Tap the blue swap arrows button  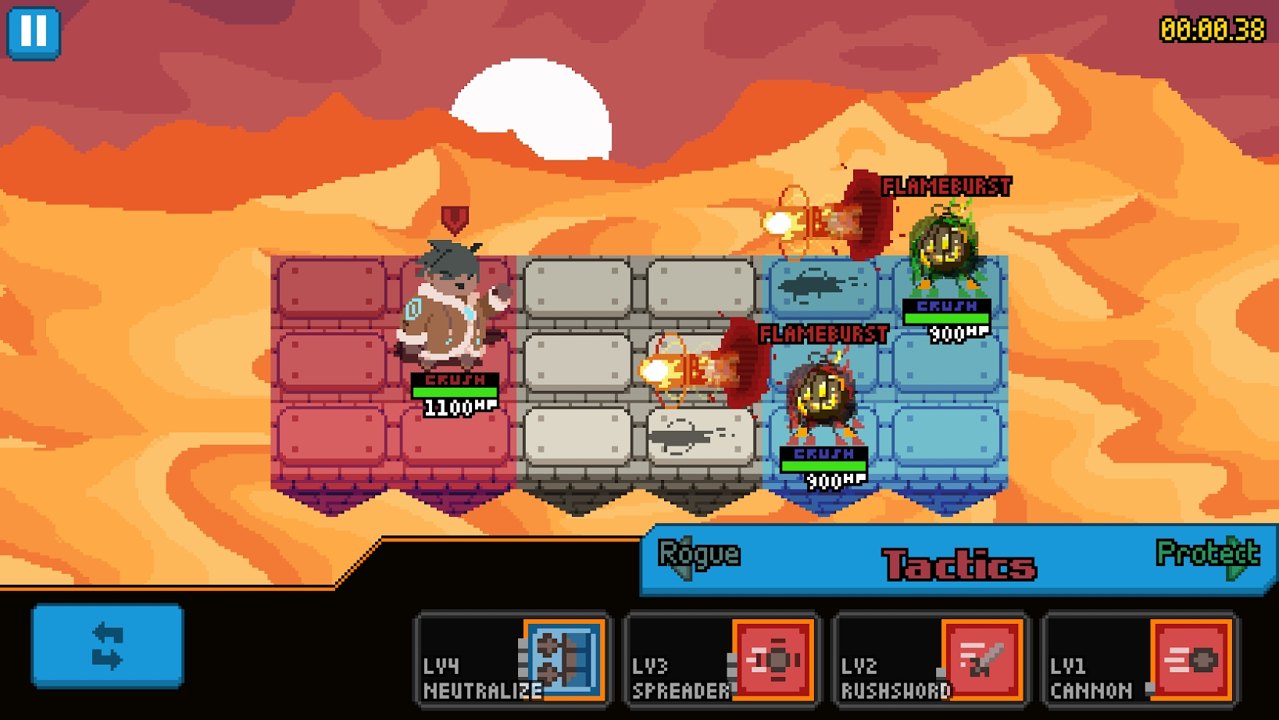coord(107,645)
